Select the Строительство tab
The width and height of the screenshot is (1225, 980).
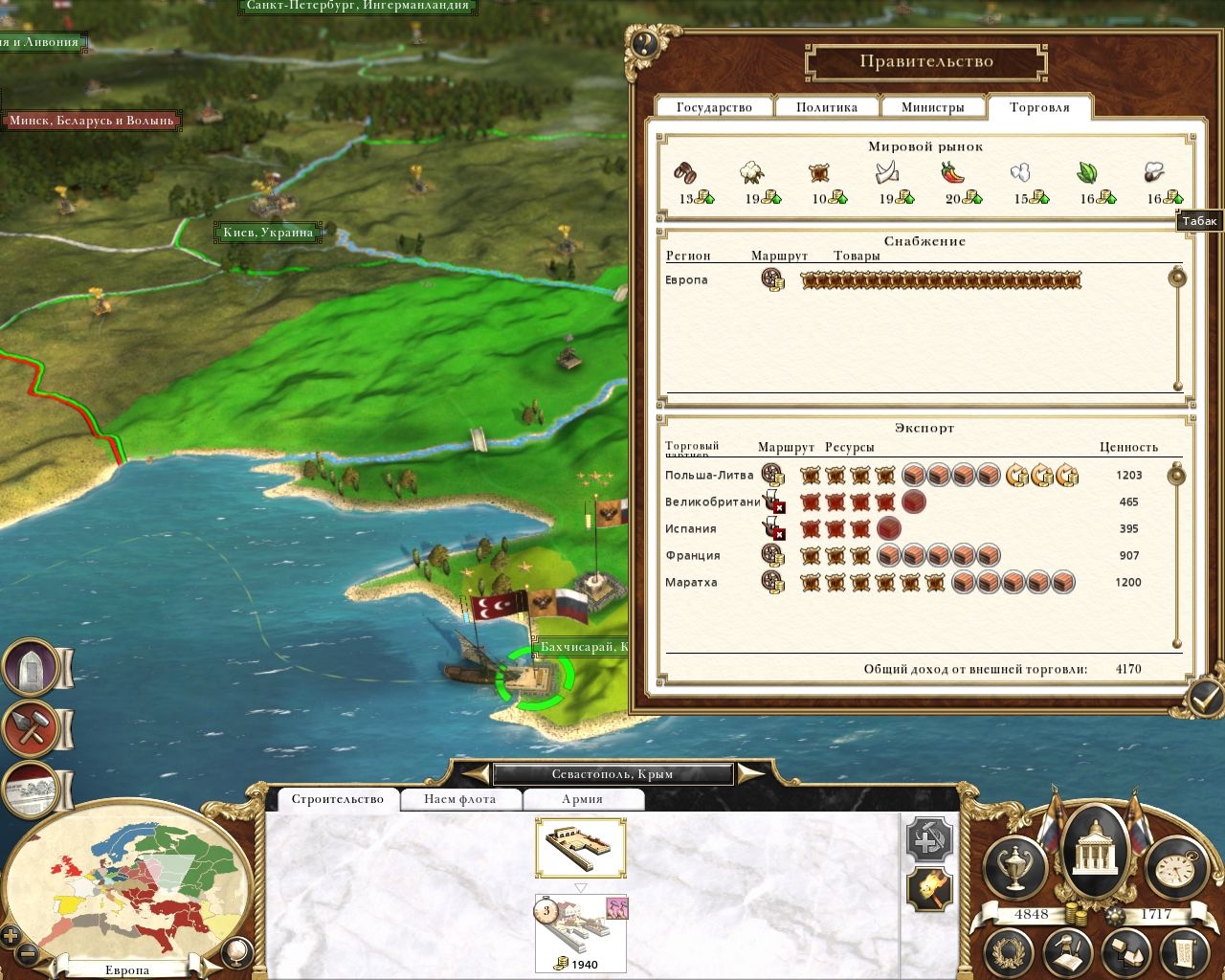(337, 799)
